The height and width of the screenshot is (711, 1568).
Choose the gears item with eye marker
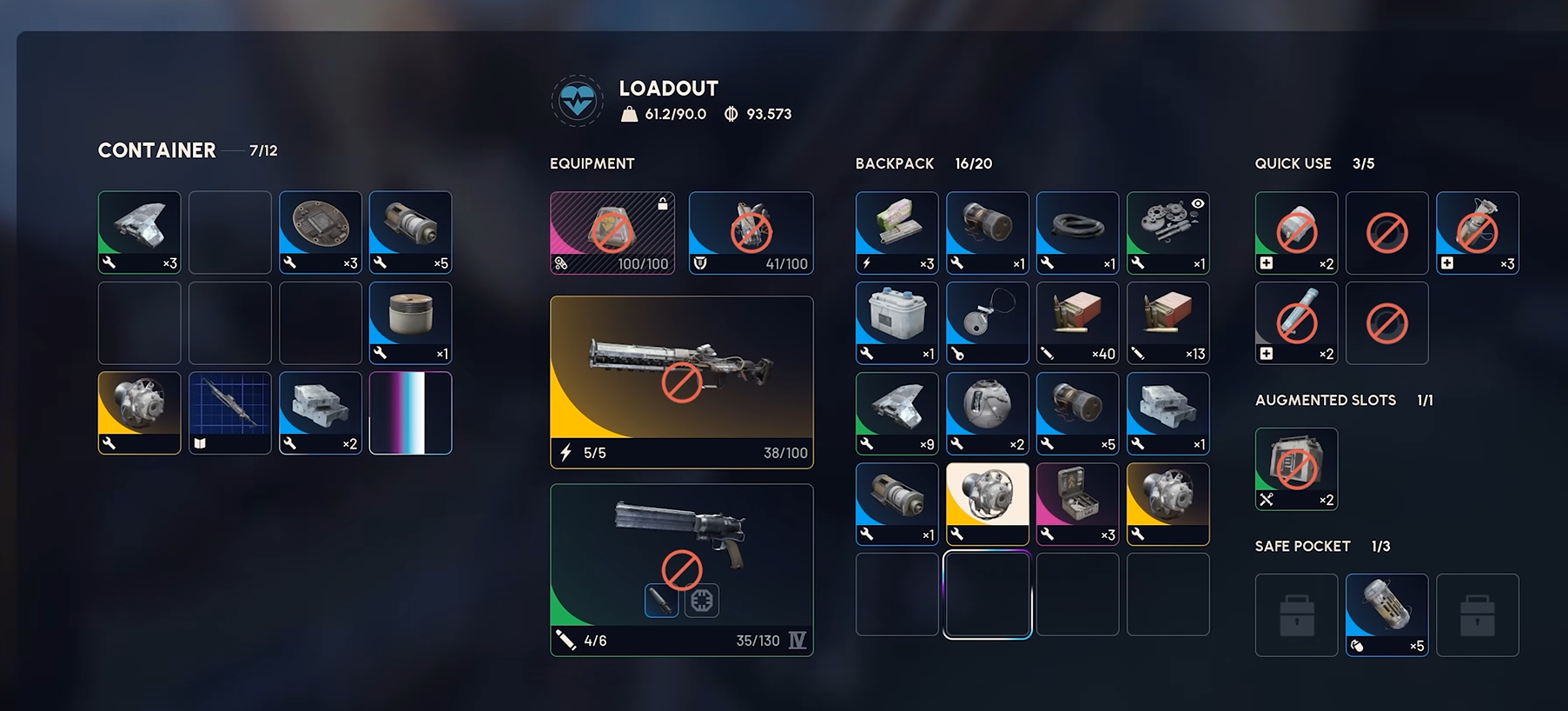click(x=1168, y=232)
